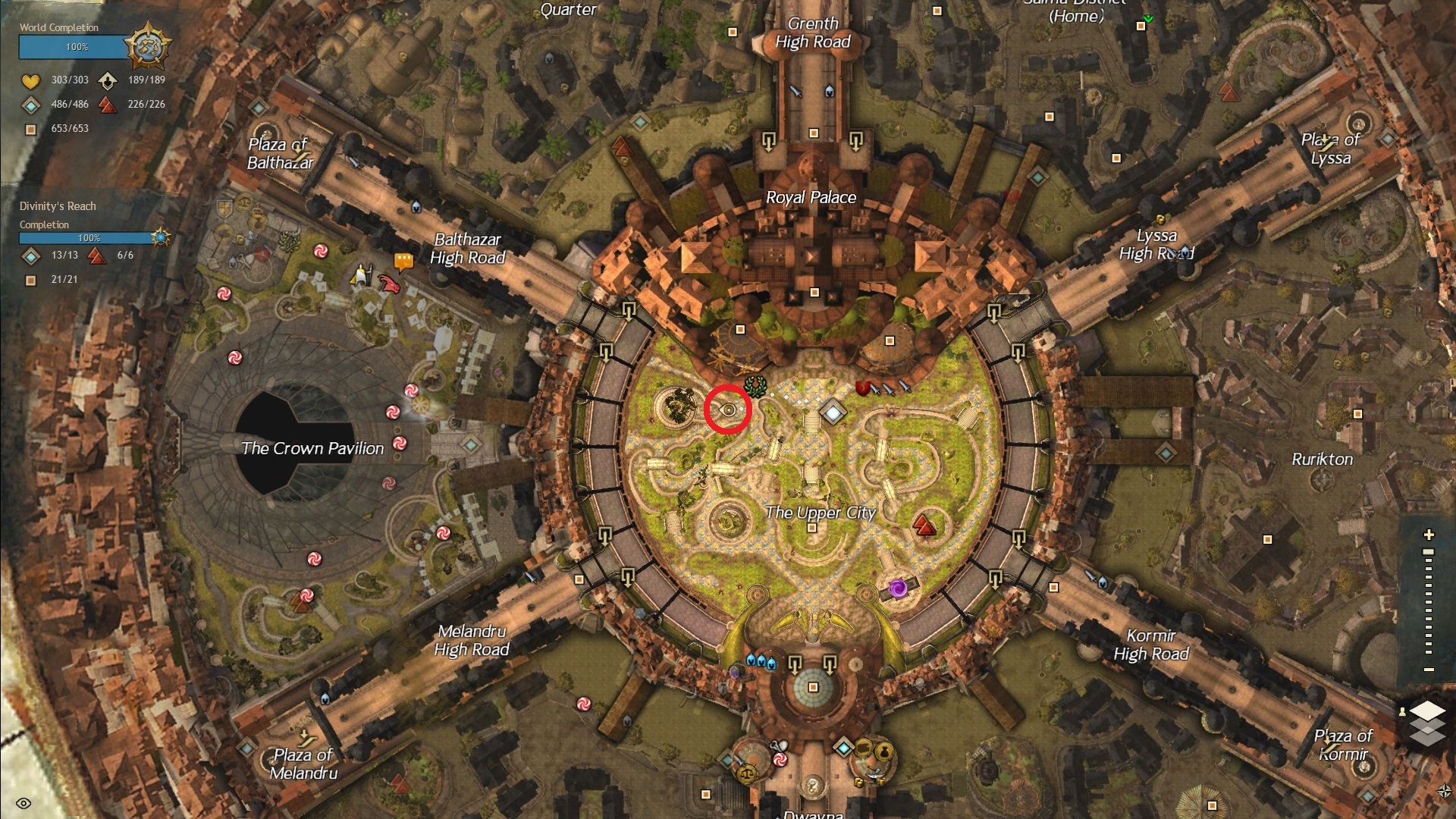Click the gold money bag merchant icon
The image size is (1456, 819).
point(883,752)
